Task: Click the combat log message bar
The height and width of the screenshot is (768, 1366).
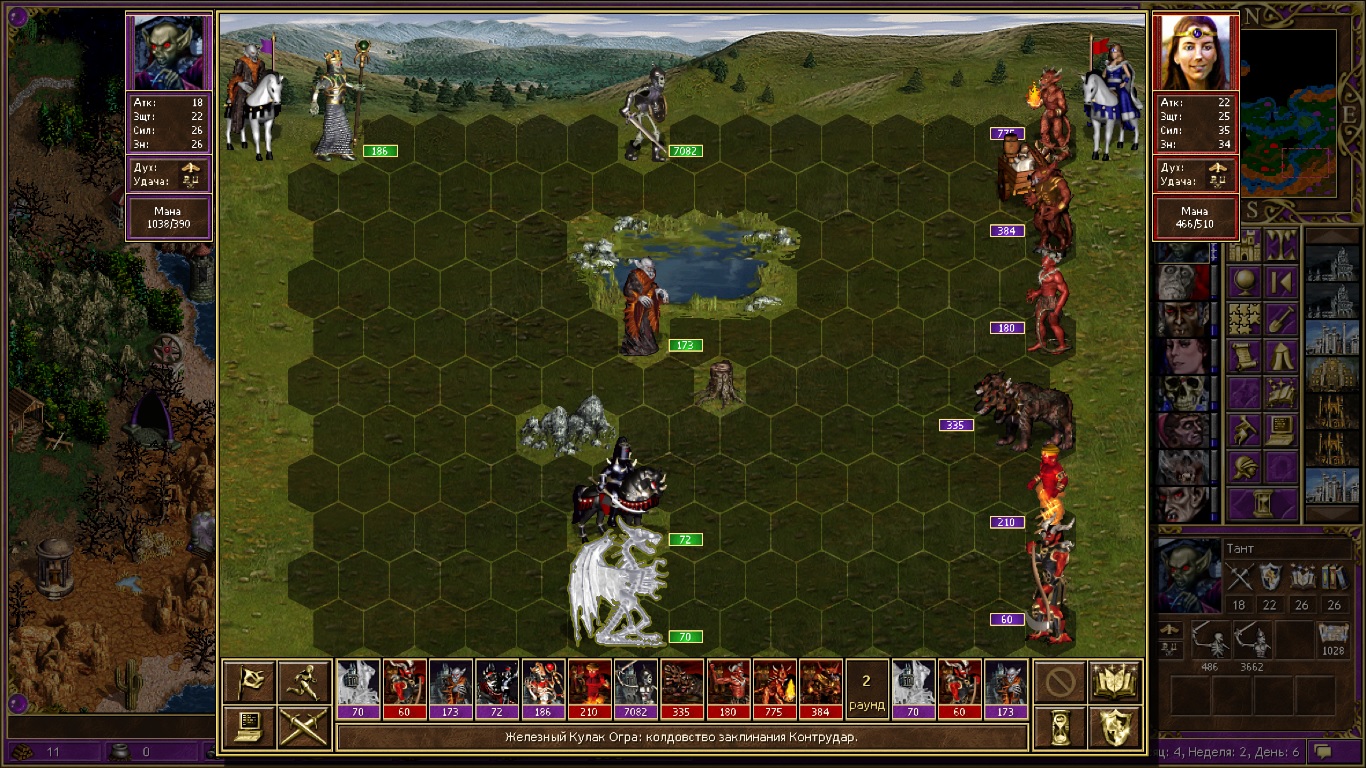Action: point(682,738)
